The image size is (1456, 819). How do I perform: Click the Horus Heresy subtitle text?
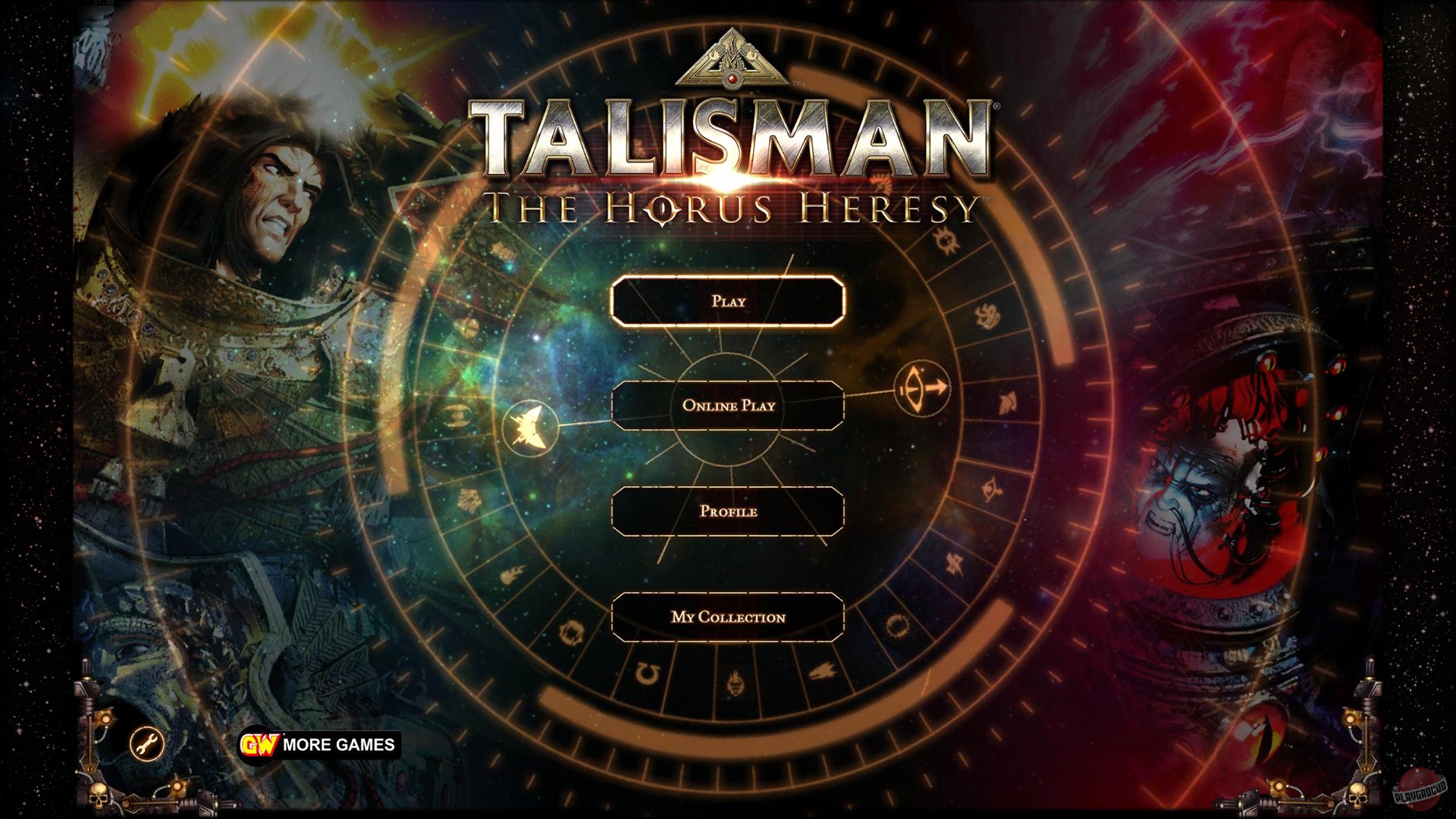point(730,207)
